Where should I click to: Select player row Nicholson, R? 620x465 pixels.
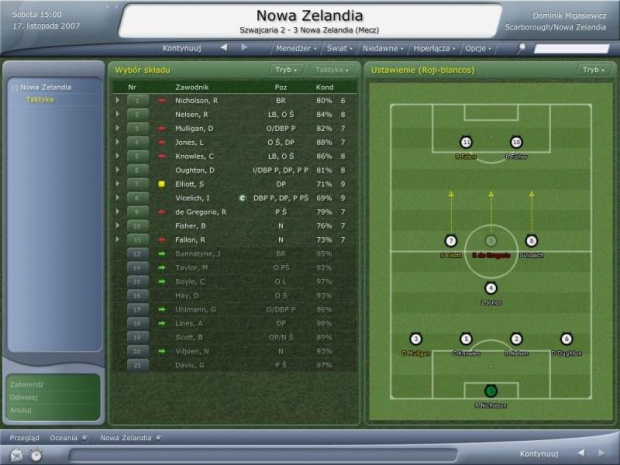click(x=195, y=101)
